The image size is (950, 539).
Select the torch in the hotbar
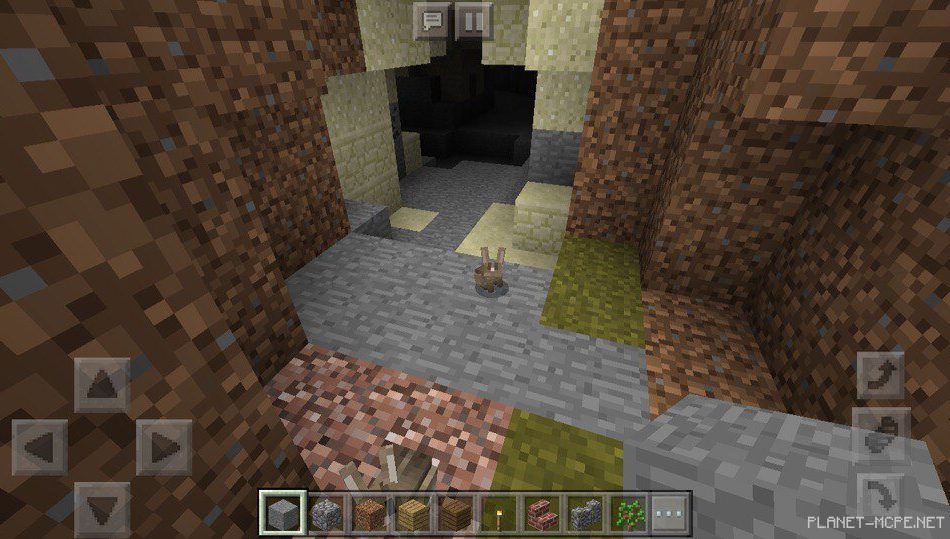click(x=496, y=514)
